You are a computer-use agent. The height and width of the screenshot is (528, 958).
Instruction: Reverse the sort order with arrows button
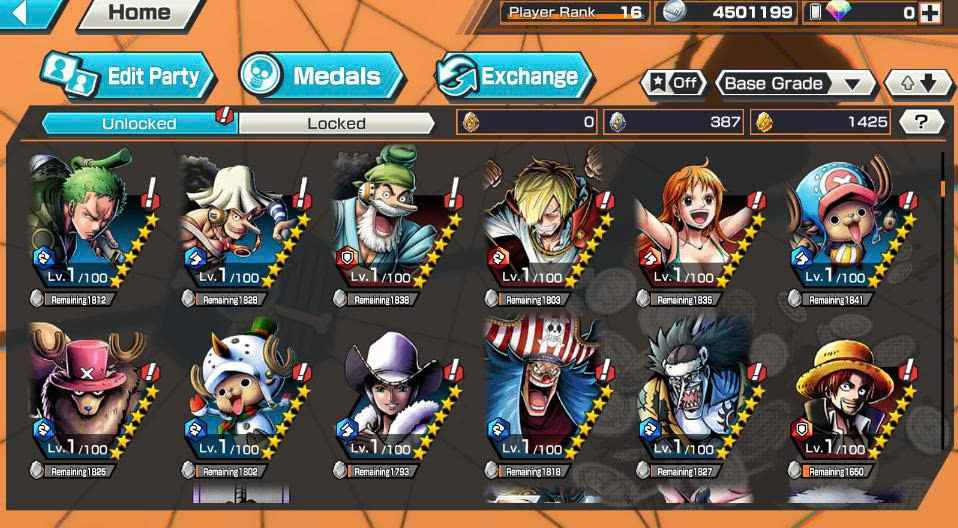(918, 83)
